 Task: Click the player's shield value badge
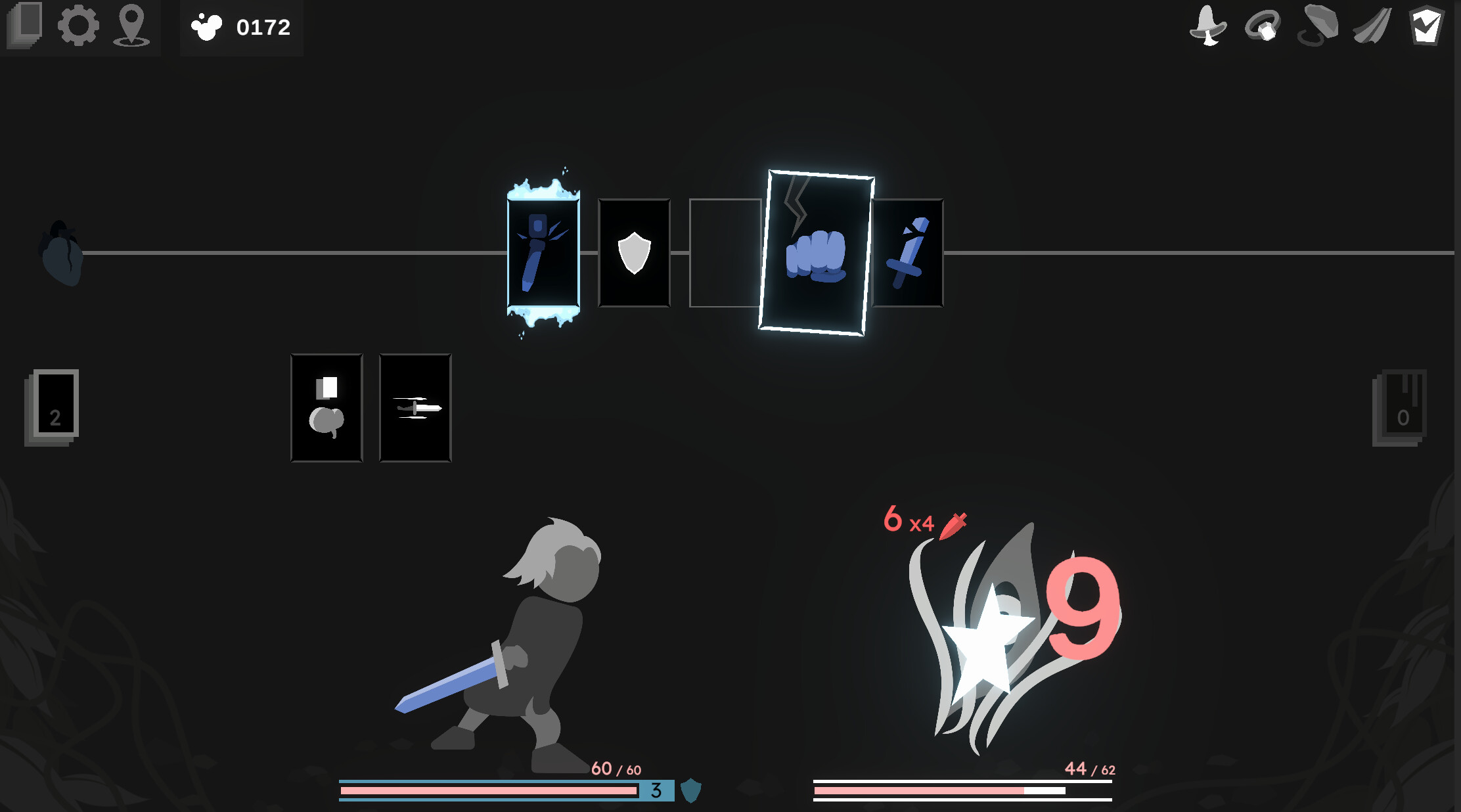655,792
